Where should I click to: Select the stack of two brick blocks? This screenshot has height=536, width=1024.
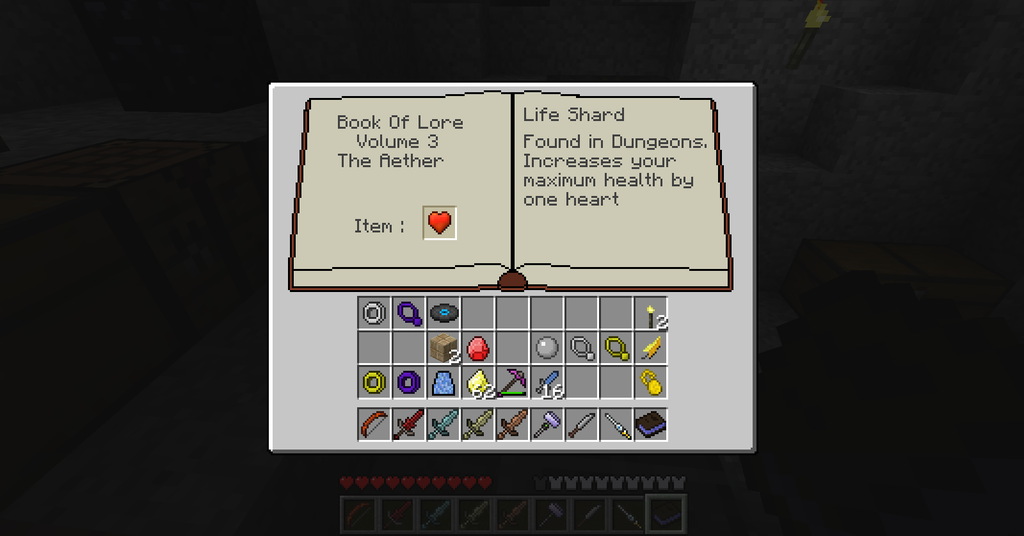point(443,348)
